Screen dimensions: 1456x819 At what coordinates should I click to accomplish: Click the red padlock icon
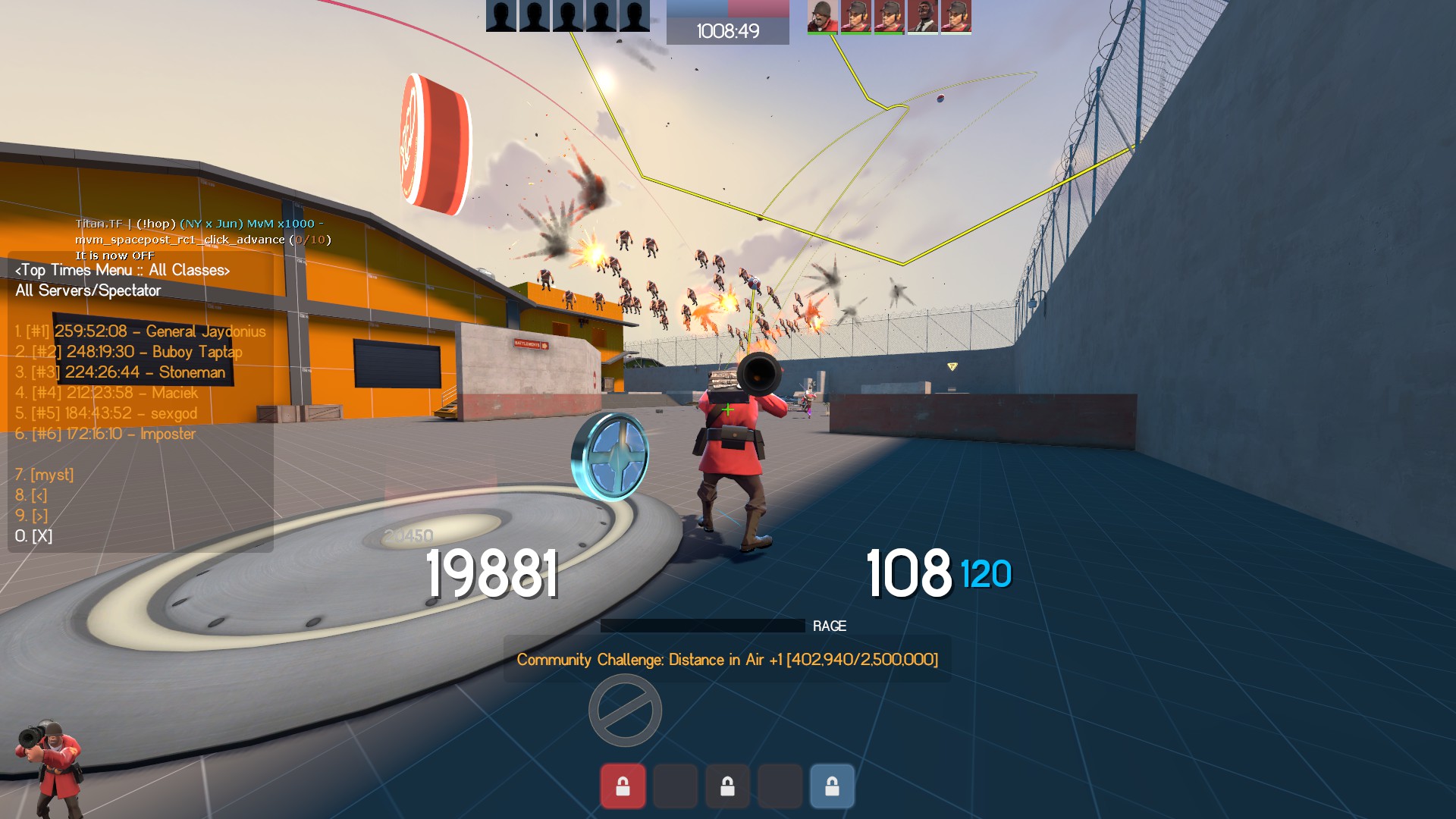tap(623, 786)
